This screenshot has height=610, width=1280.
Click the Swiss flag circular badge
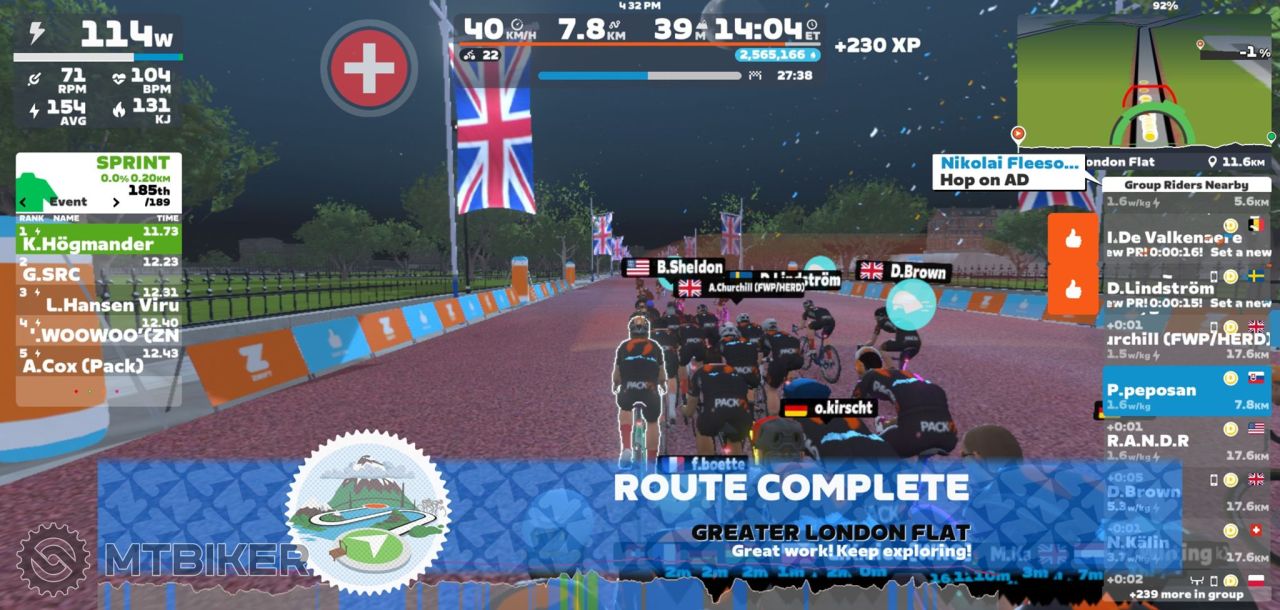click(369, 66)
